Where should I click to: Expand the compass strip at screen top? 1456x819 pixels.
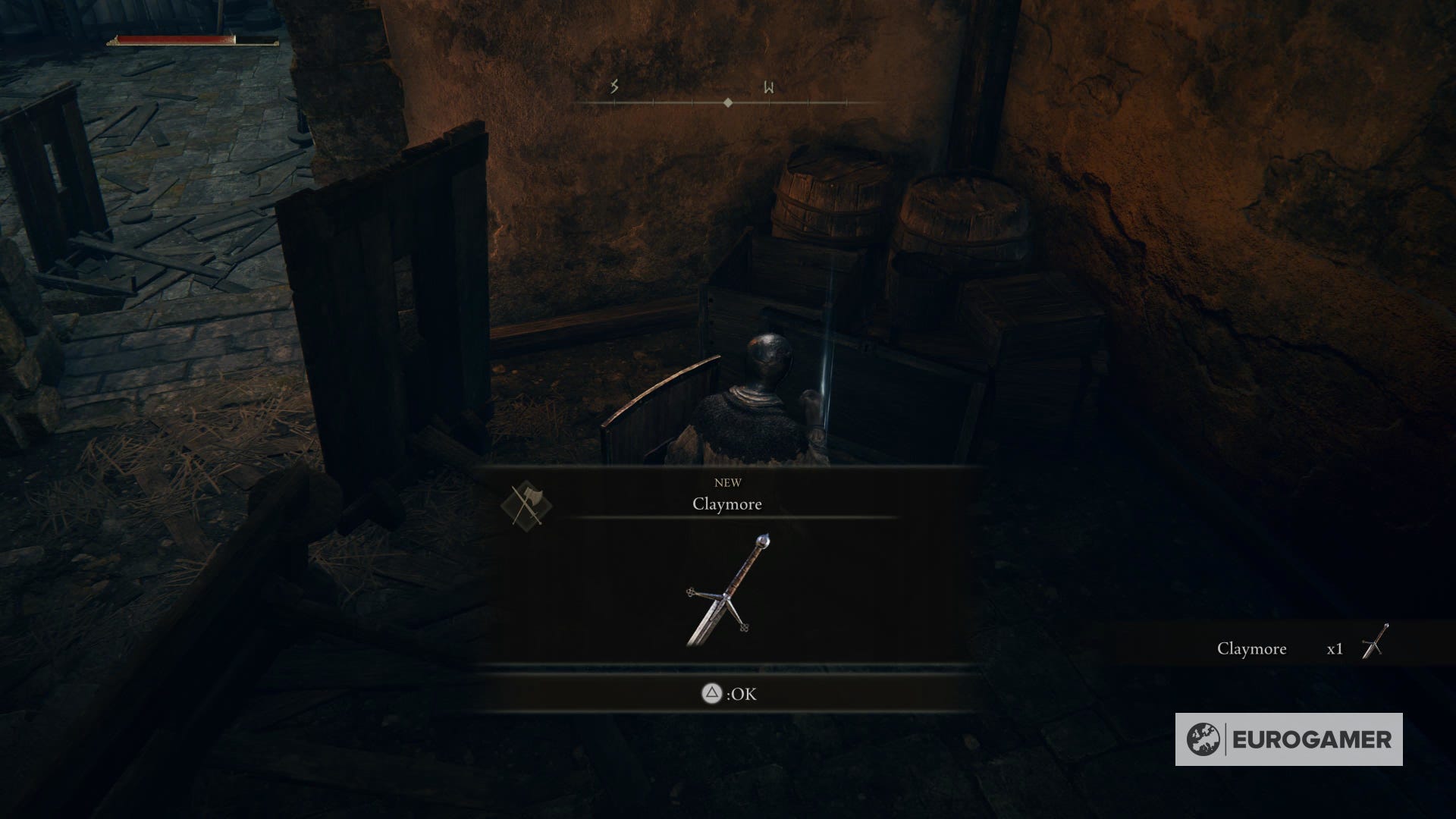728,97
